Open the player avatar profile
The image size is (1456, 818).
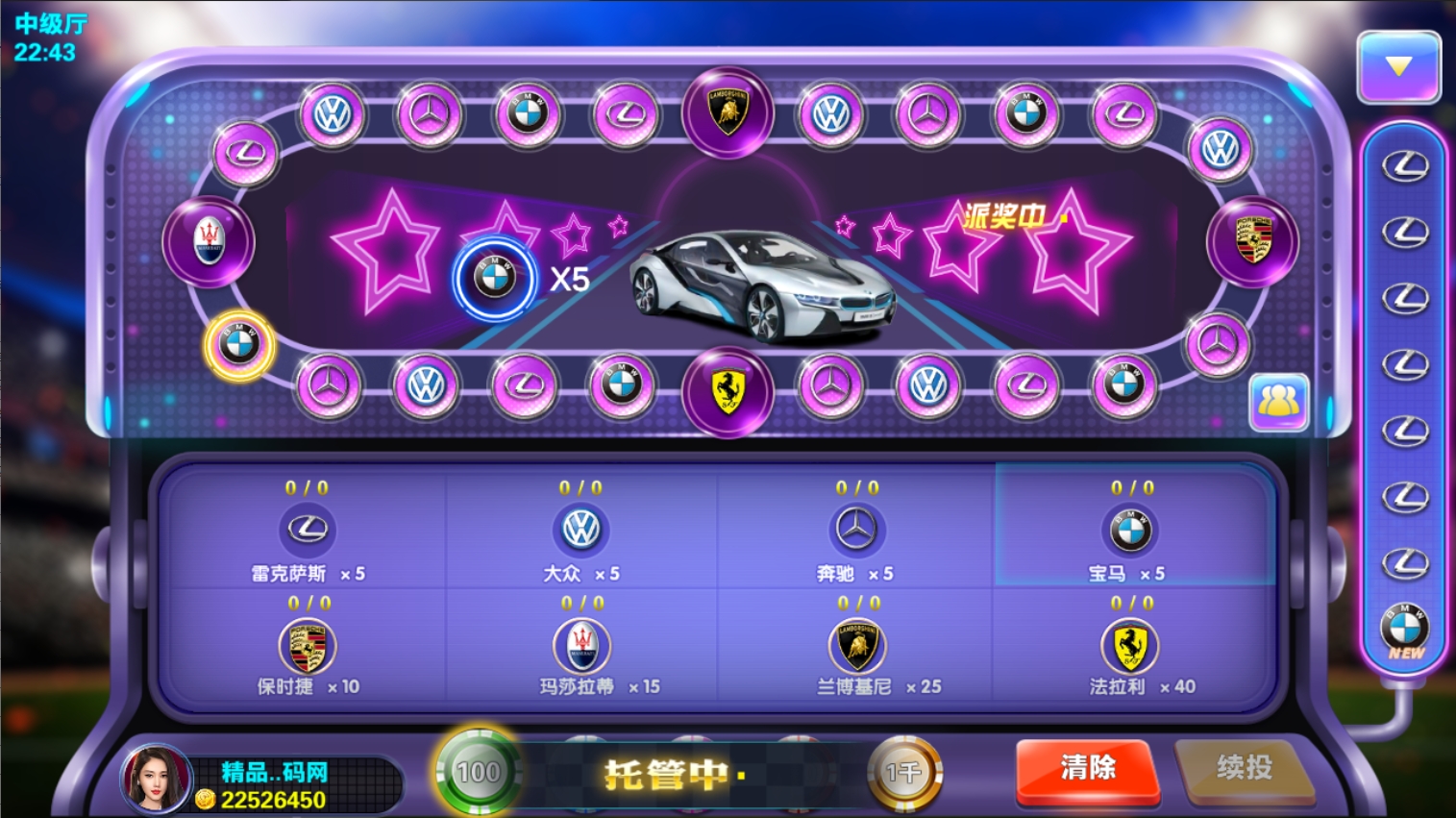[x=156, y=779]
